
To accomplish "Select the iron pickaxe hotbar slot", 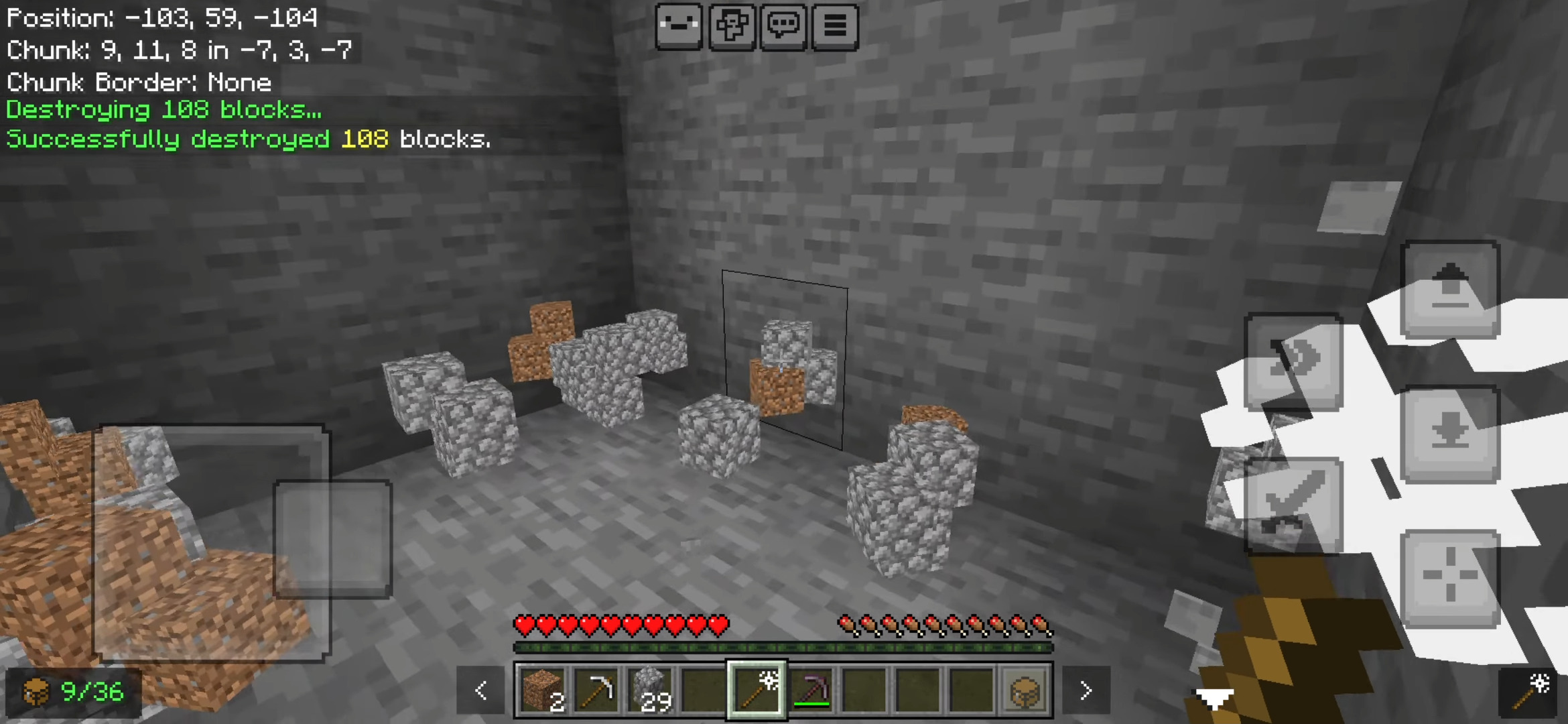I will click(x=596, y=690).
